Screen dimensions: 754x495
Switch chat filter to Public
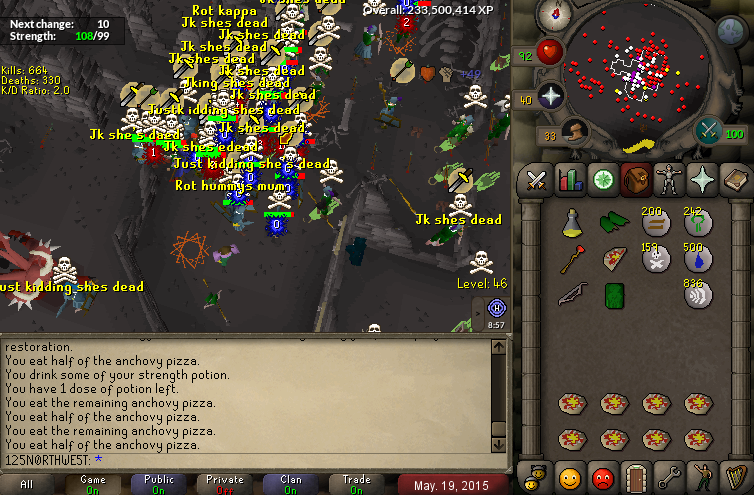[159, 485]
